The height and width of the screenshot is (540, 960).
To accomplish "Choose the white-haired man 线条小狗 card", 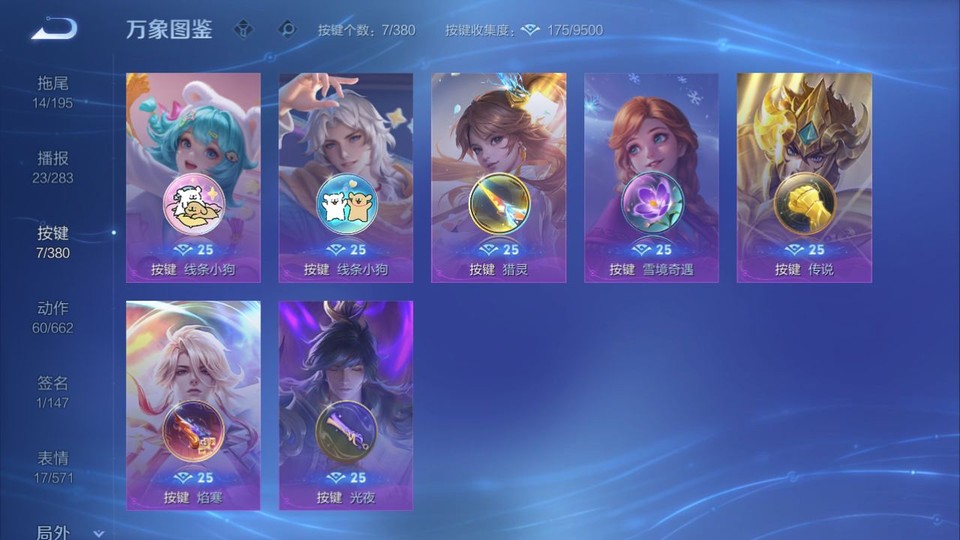I will pyautogui.click(x=345, y=177).
